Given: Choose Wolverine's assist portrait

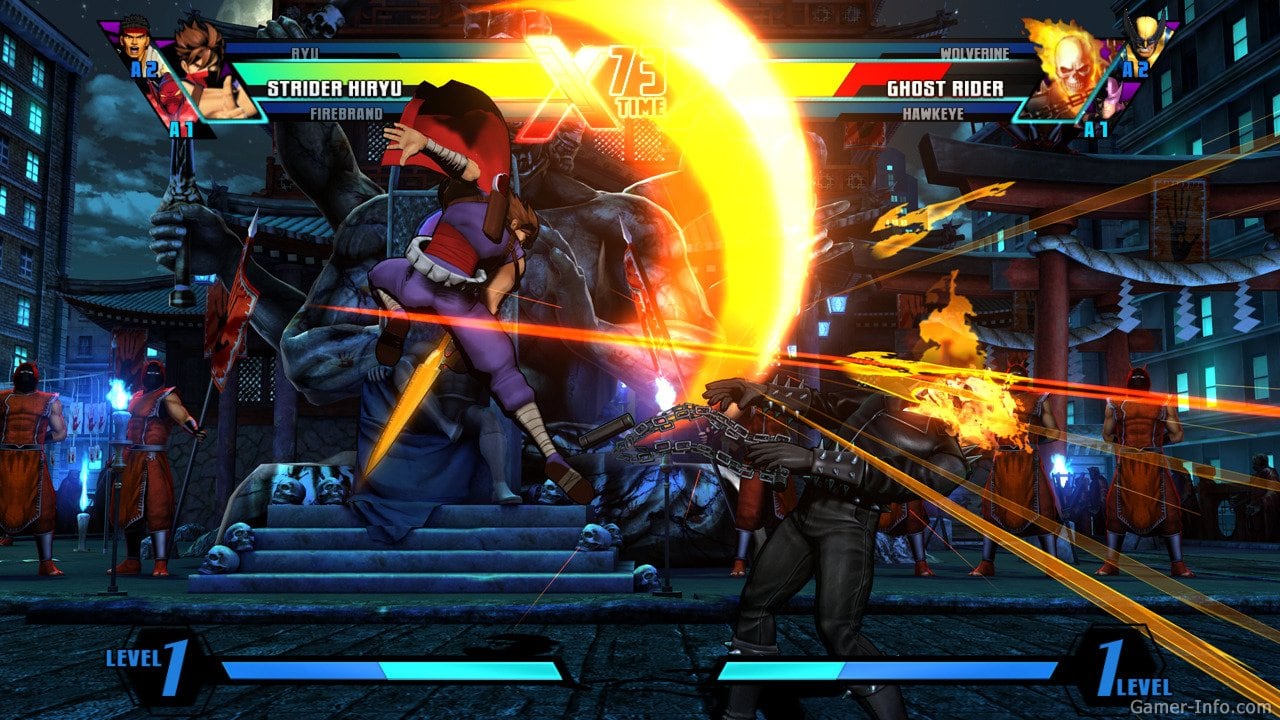Looking at the screenshot, I should point(1143,40).
